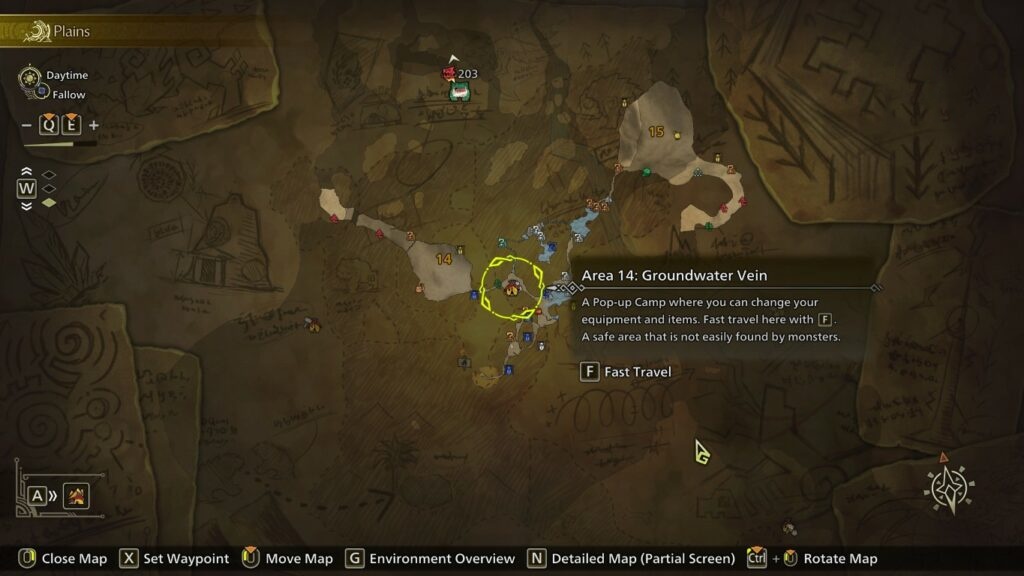Zoom in with the plus button

(x=94, y=125)
